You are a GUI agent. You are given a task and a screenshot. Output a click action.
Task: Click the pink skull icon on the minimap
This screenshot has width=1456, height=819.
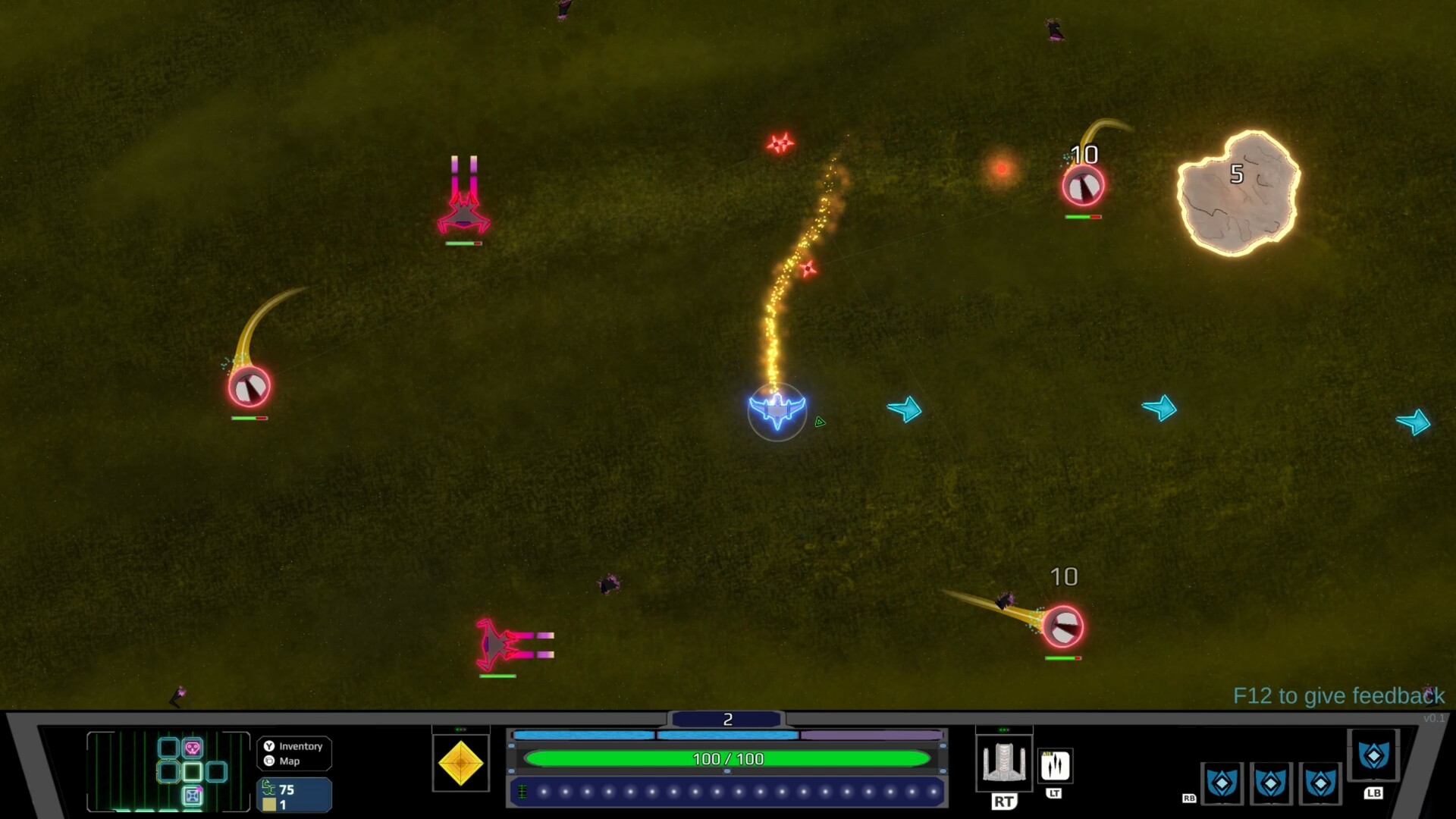pyautogui.click(x=192, y=748)
